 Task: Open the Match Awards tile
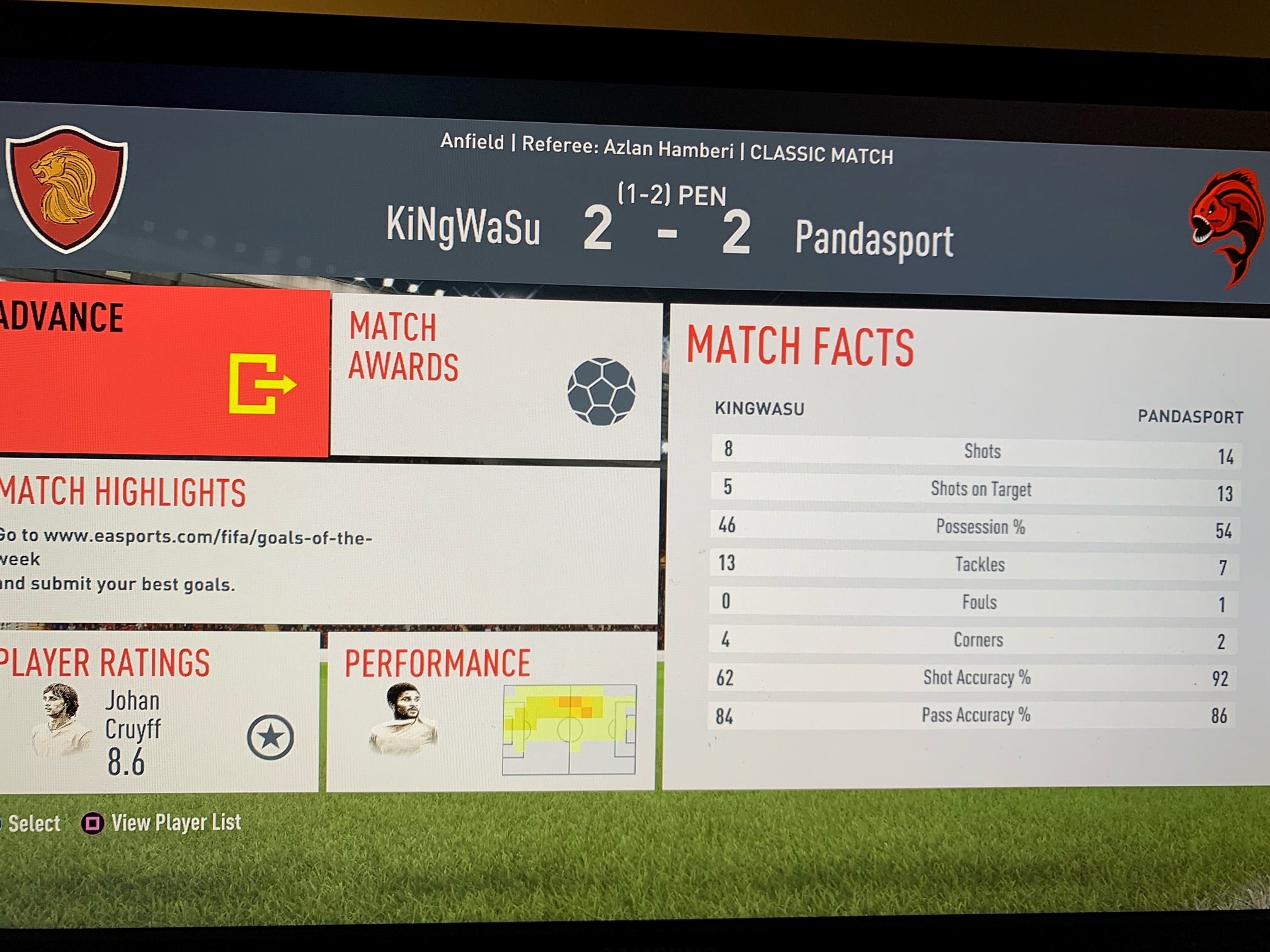(496, 378)
